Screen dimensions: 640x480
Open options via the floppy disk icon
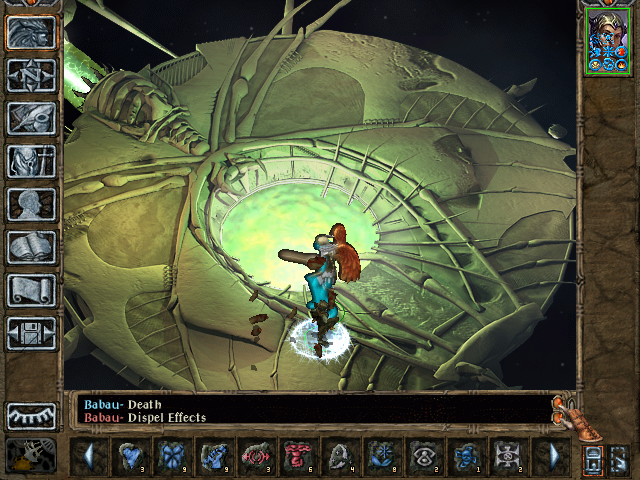tap(31, 333)
